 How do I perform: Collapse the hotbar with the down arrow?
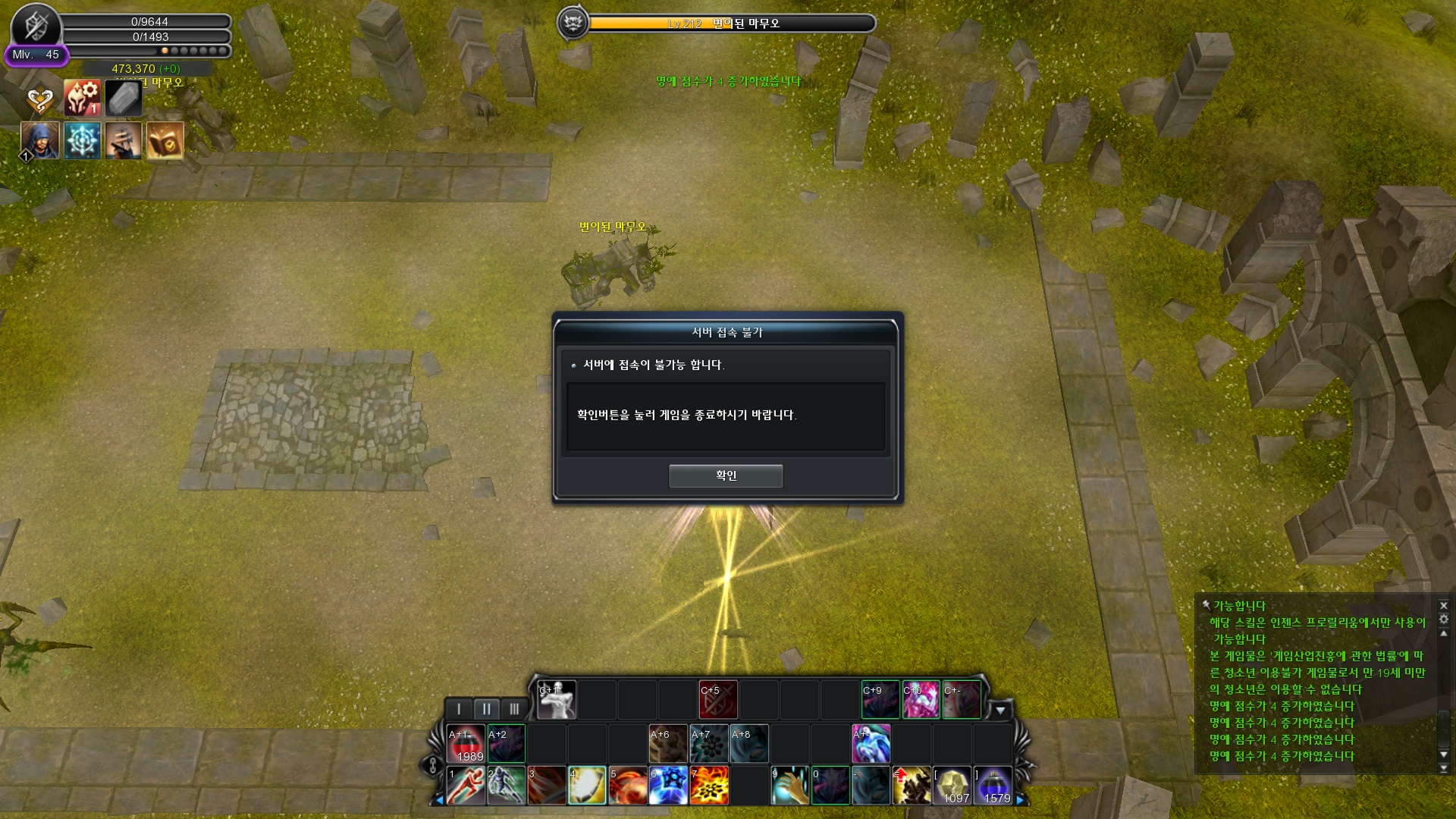pyautogui.click(x=1000, y=711)
